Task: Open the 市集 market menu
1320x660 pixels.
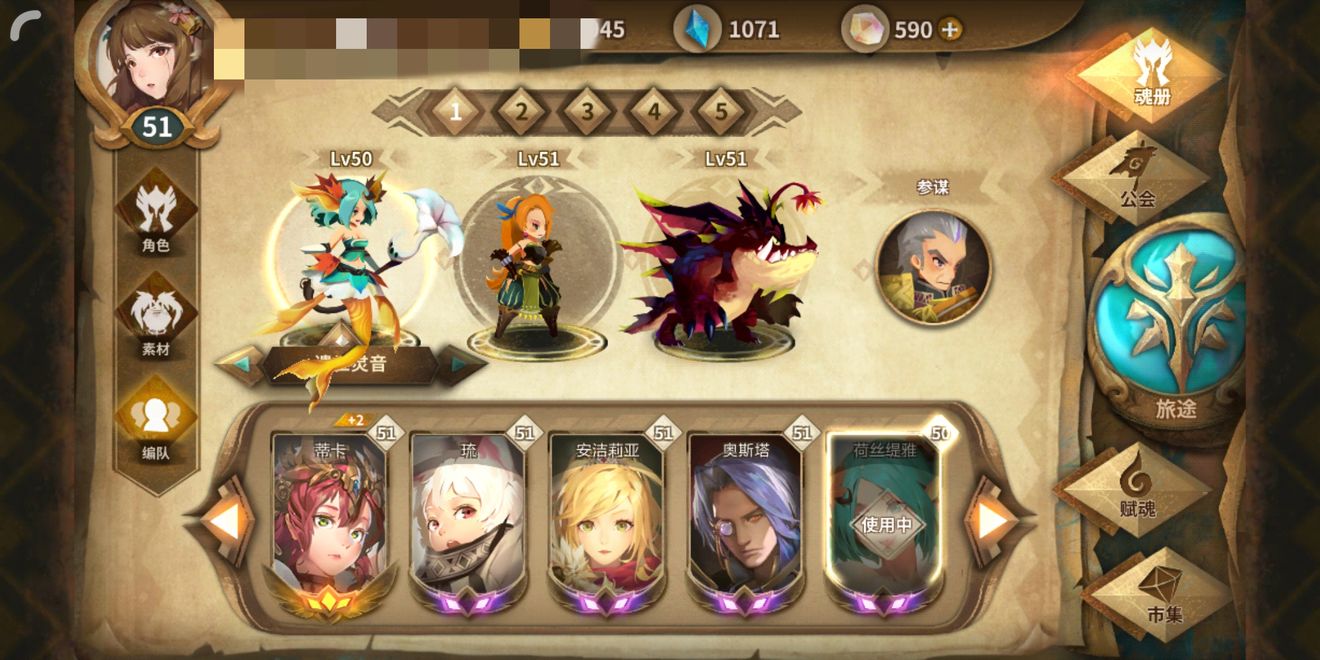Action: point(1159,593)
